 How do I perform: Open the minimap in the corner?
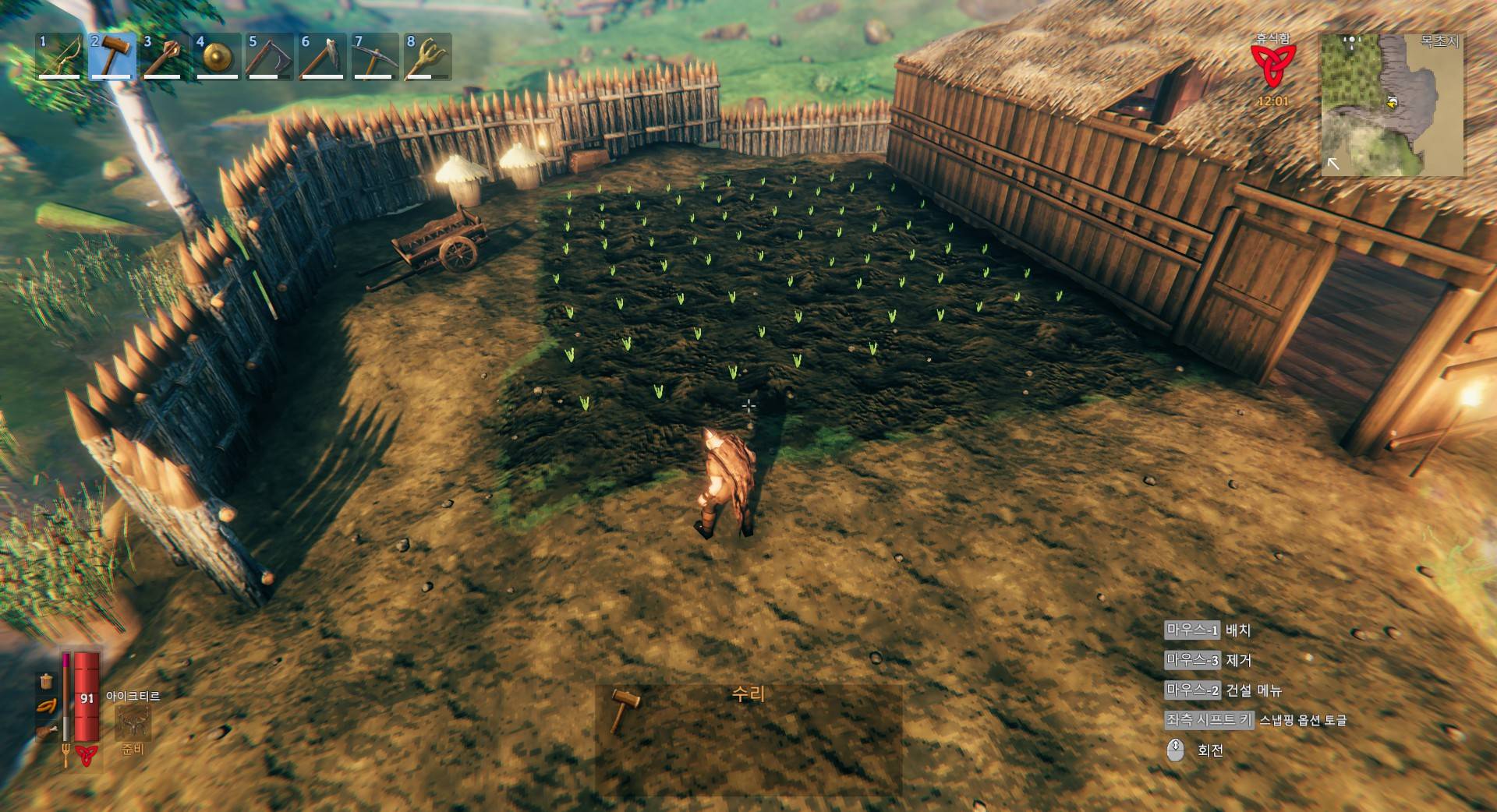(1393, 104)
